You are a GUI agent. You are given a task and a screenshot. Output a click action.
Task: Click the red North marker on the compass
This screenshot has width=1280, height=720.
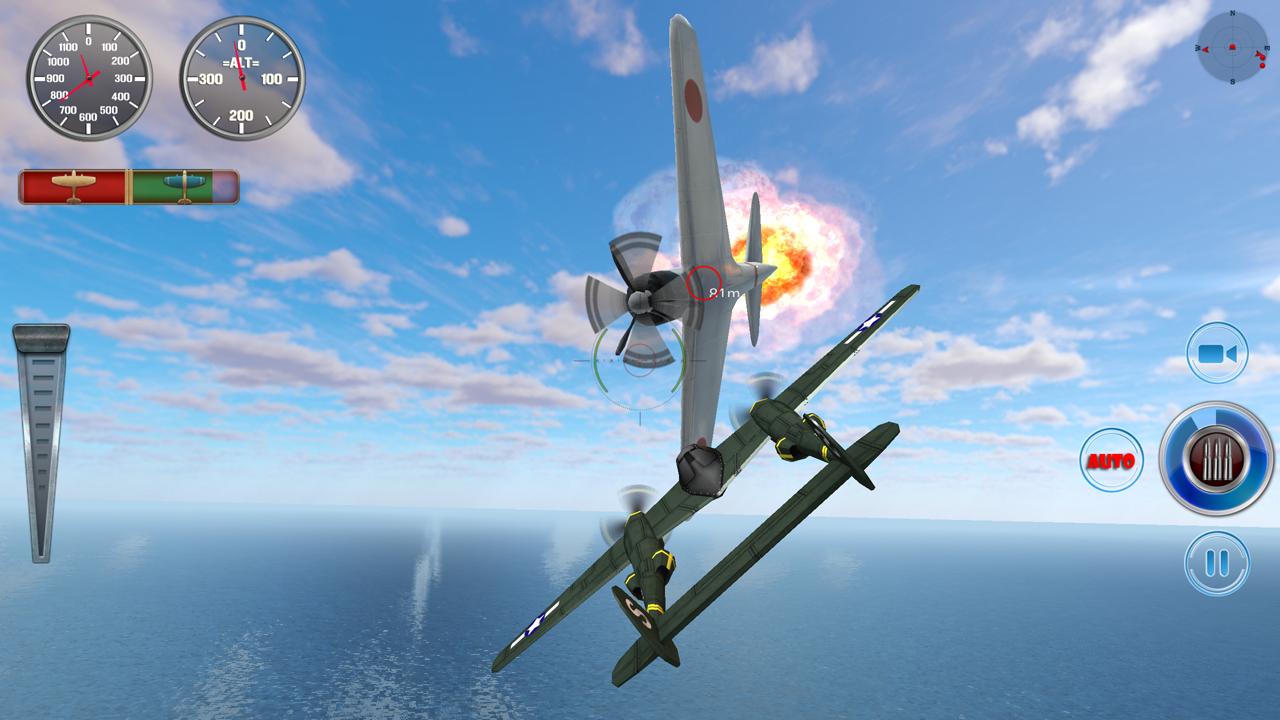(x=1232, y=16)
